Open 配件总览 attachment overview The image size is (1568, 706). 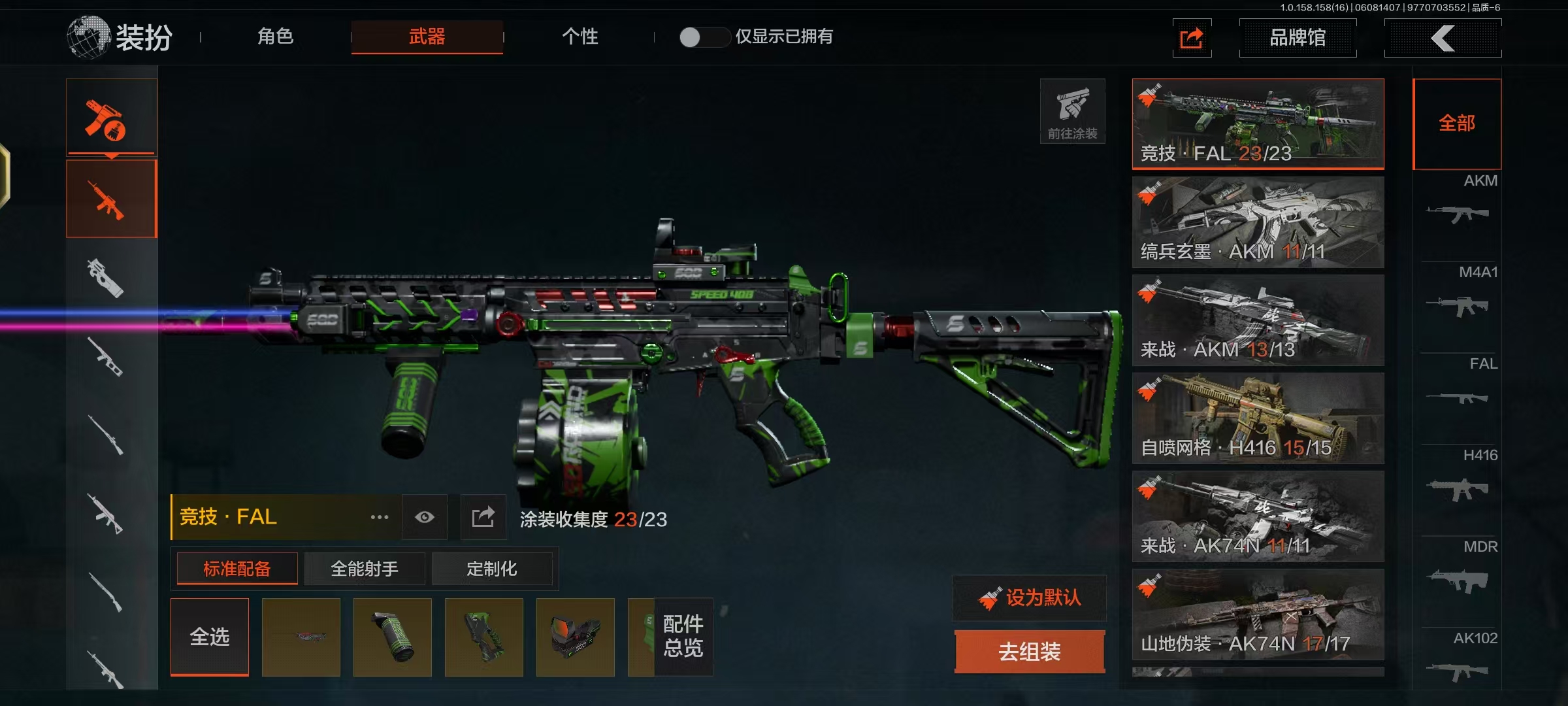click(683, 637)
